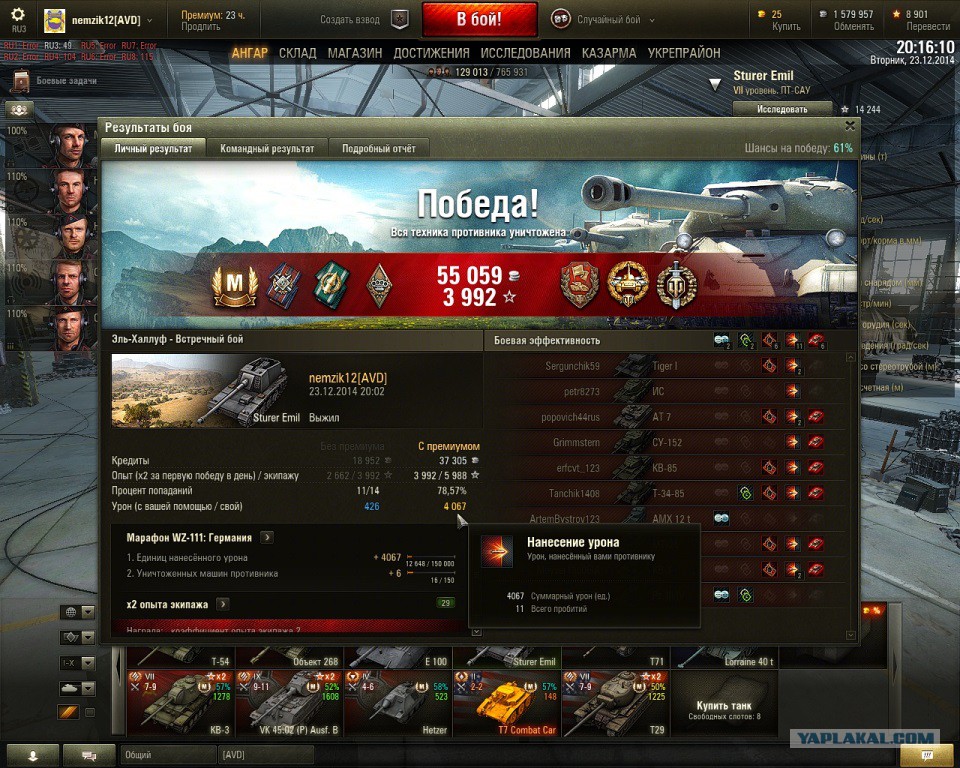The height and width of the screenshot is (768, 960).
Task: Select the T7 Combat Car tank
Action: [506, 703]
